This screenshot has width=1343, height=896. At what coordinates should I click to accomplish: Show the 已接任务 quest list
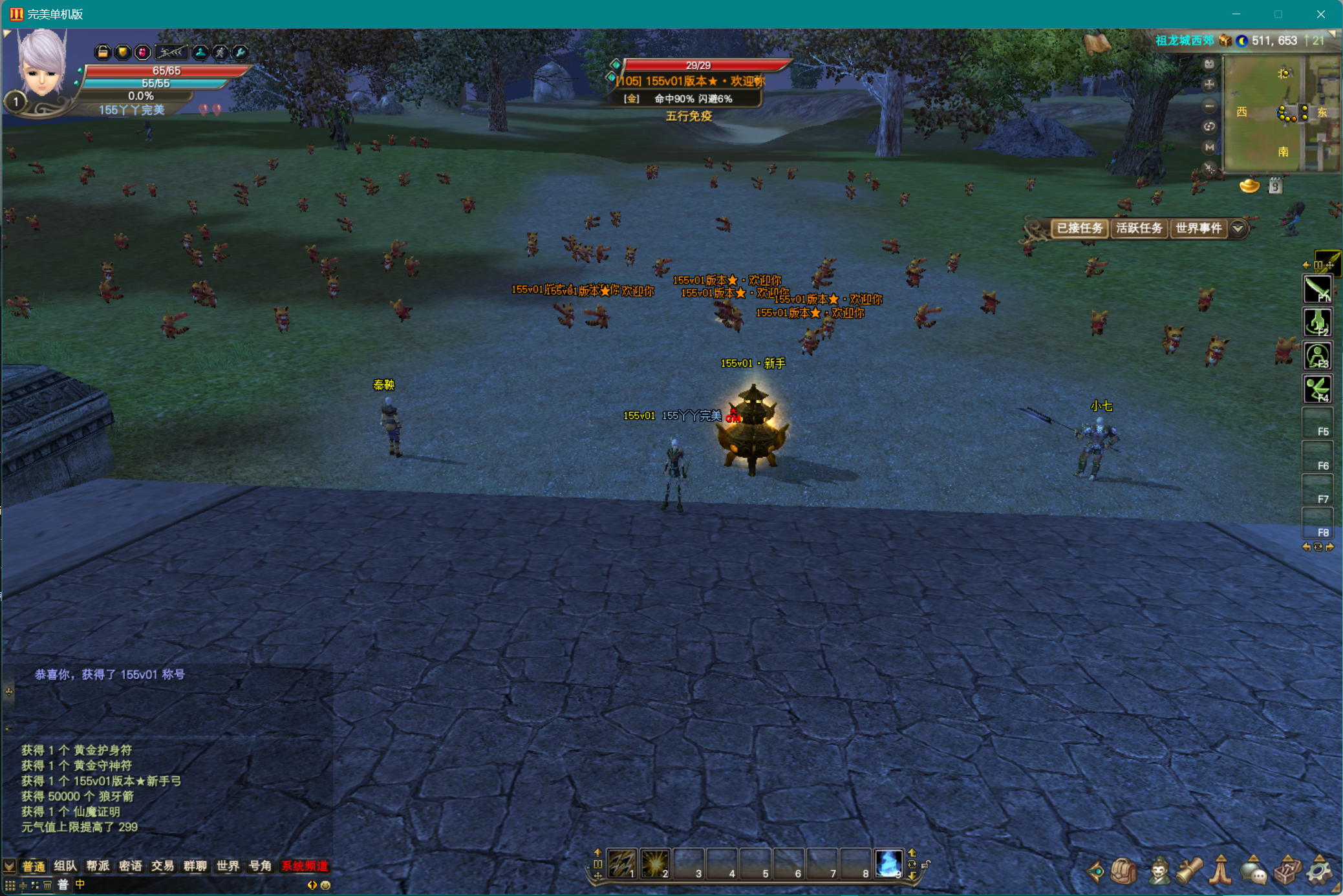click(x=1079, y=228)
